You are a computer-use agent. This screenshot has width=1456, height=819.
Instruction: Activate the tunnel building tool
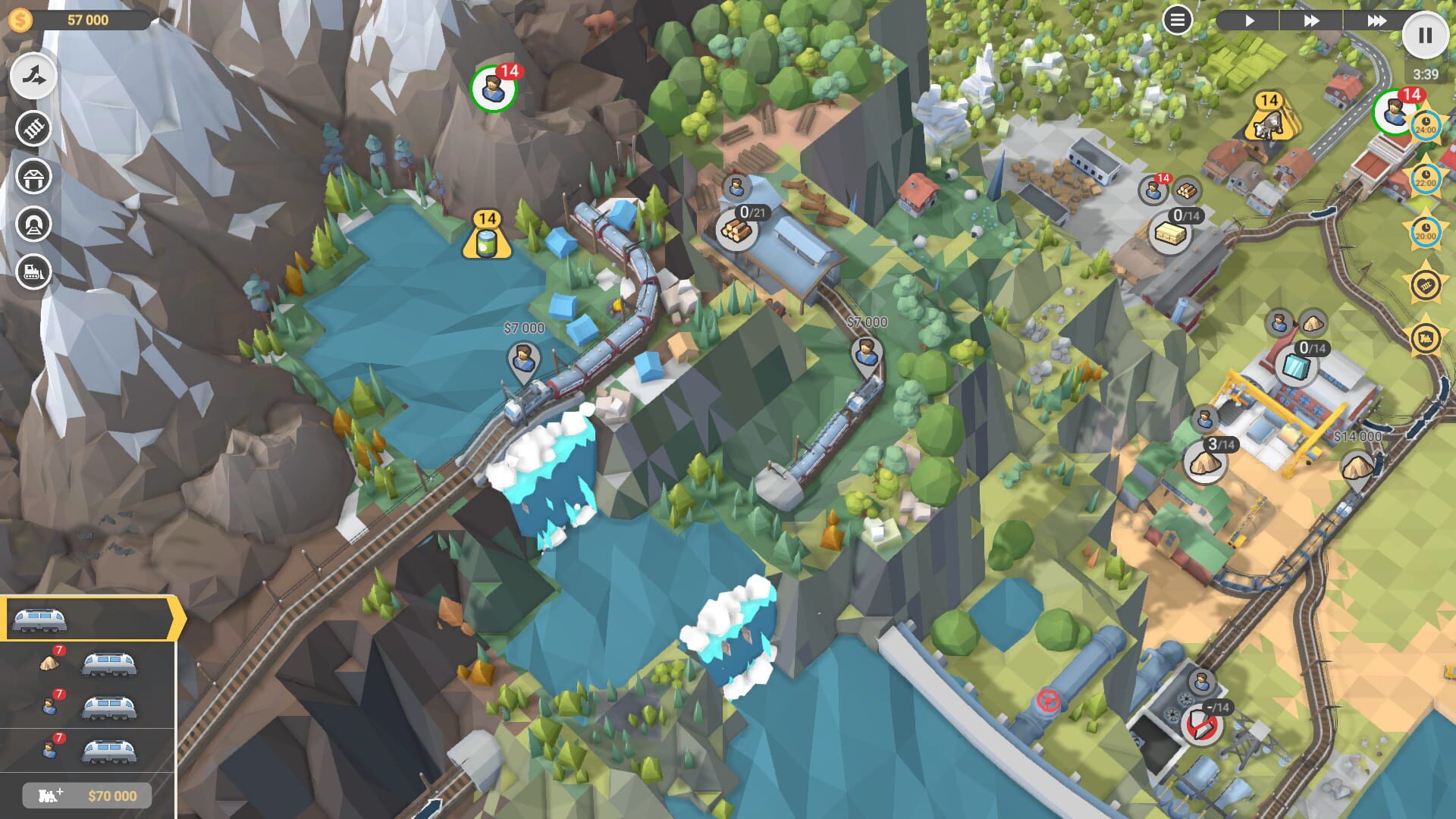click(x=32, y=224)
